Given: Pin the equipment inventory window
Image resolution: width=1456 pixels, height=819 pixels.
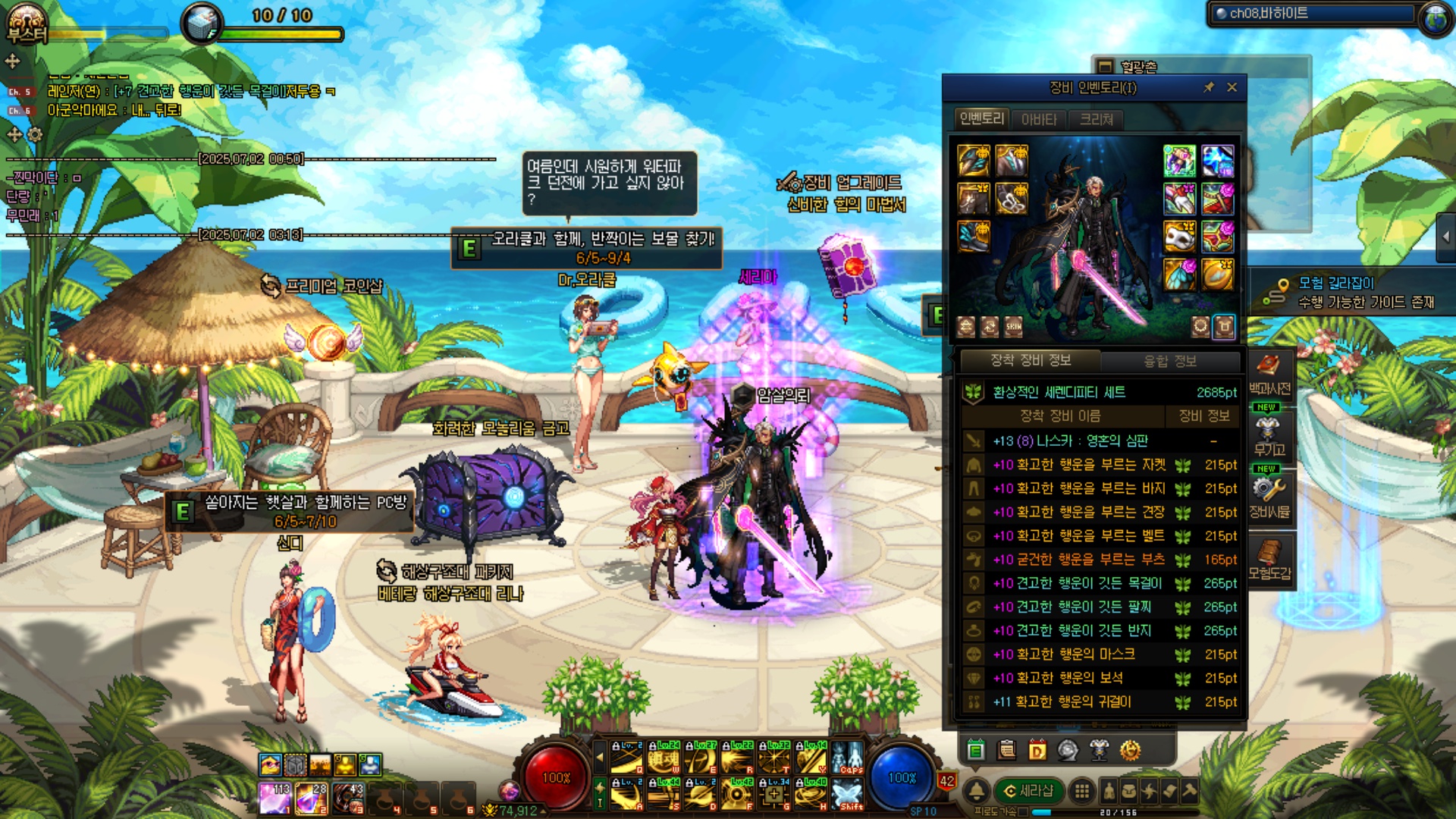Looking at the screenshot, I should [x=1209, y=88].
